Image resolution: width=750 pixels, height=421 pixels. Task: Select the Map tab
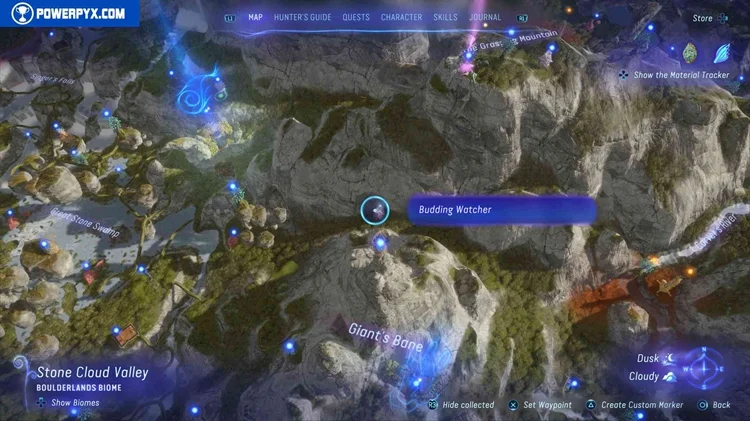pos(255,17)
